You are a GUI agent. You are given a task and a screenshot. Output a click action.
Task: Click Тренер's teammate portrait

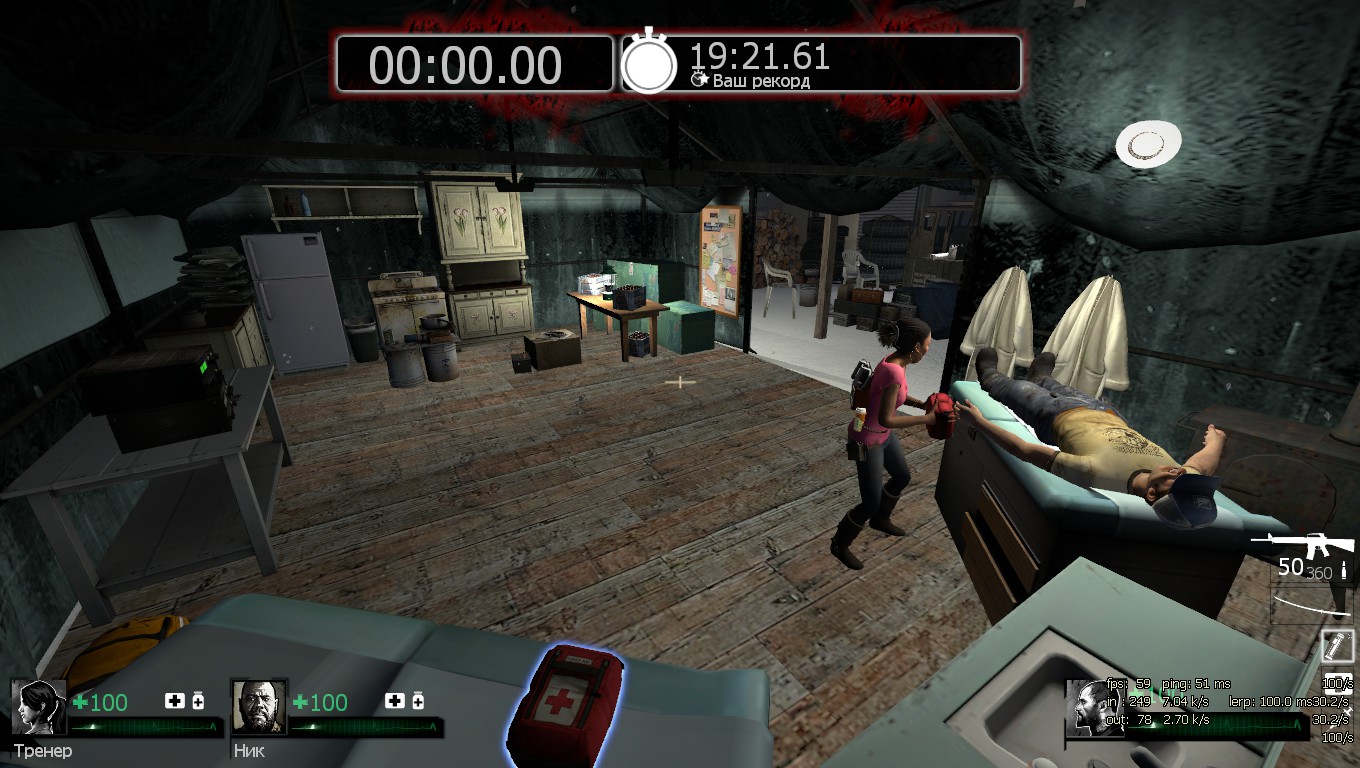pos(39,707)
